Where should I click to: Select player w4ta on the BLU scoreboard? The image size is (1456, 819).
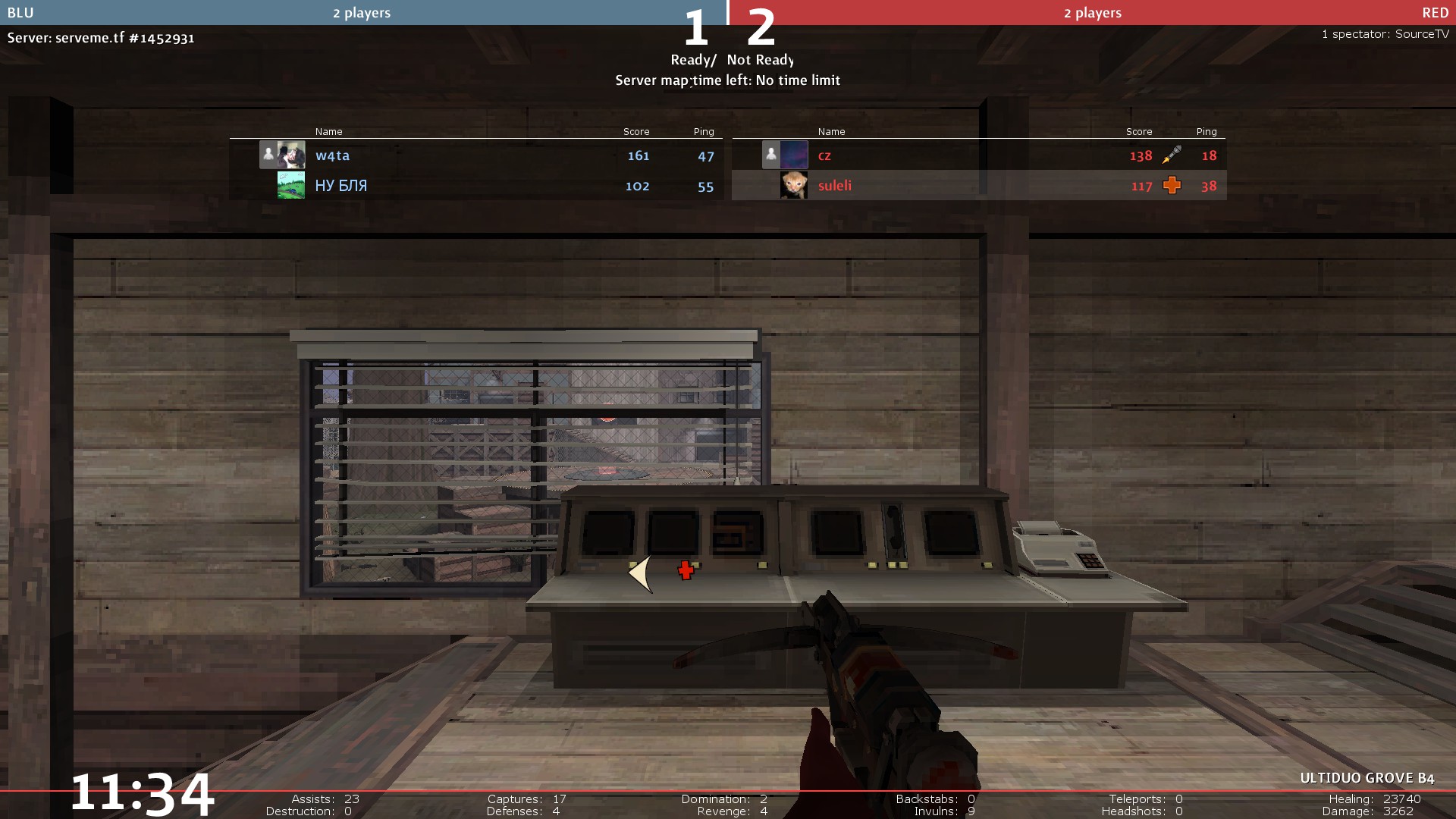(332, 155)
